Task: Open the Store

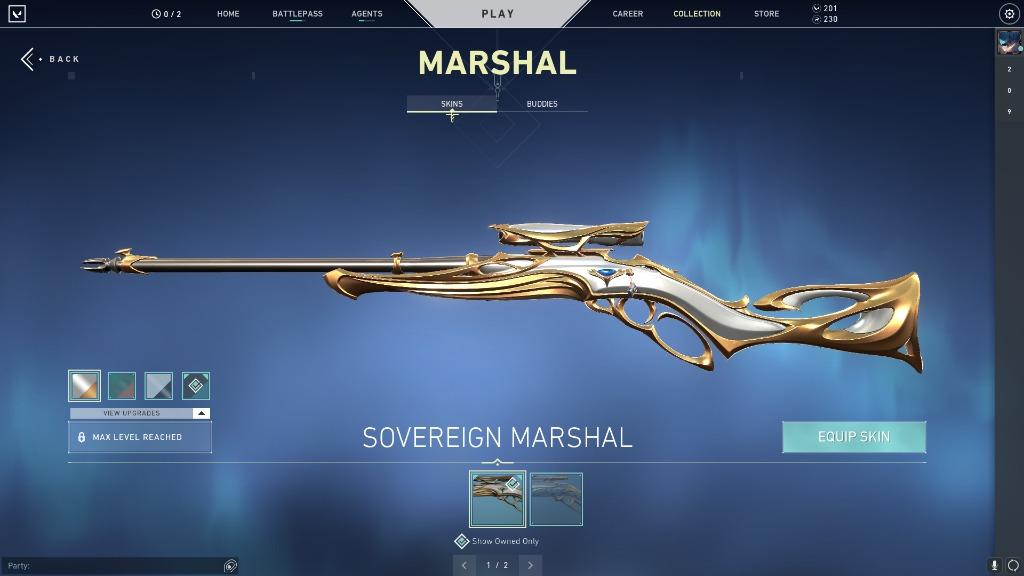Action: [766, 14]
